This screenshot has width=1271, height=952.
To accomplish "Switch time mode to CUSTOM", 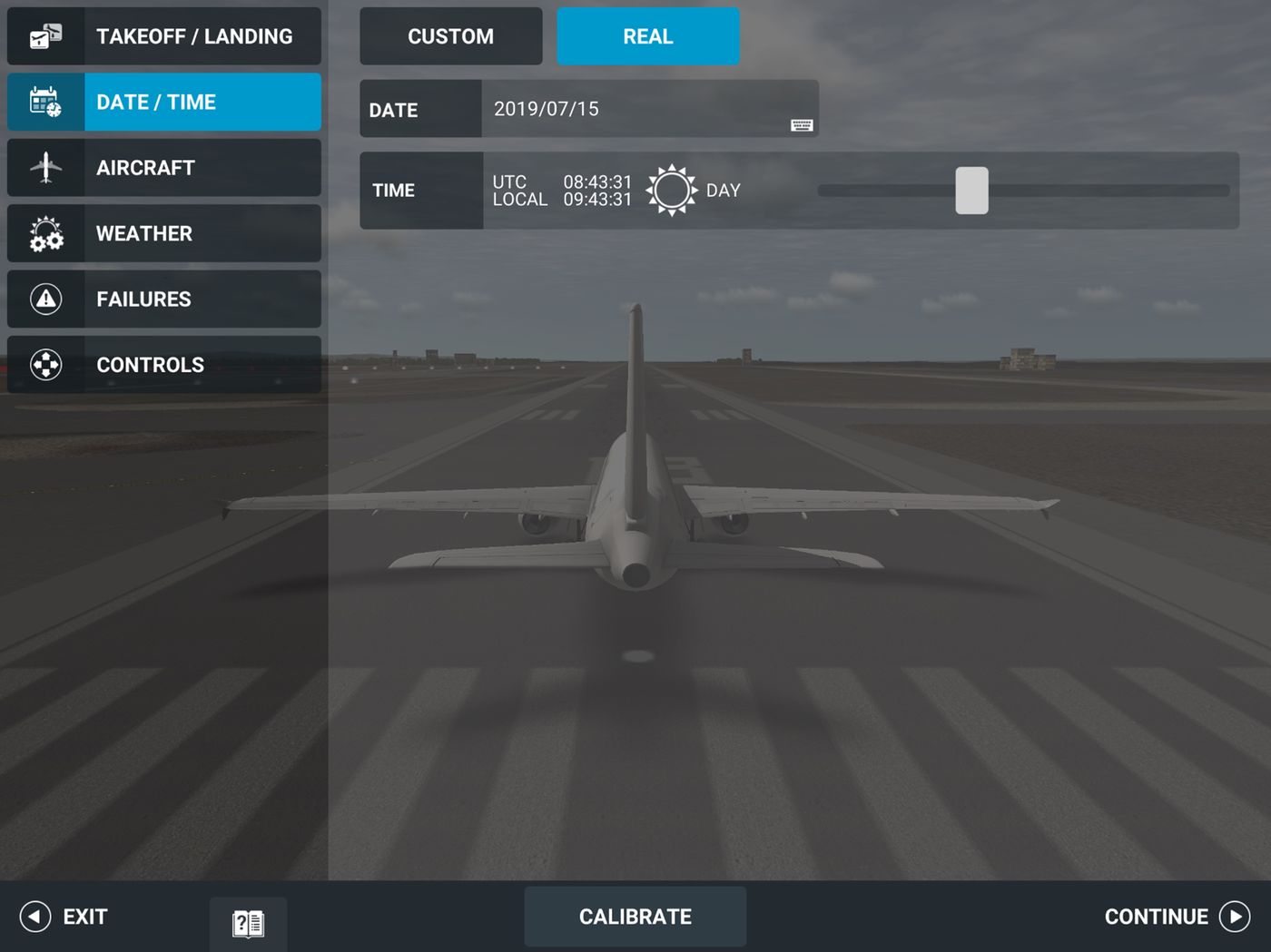I will click(450, 36).
